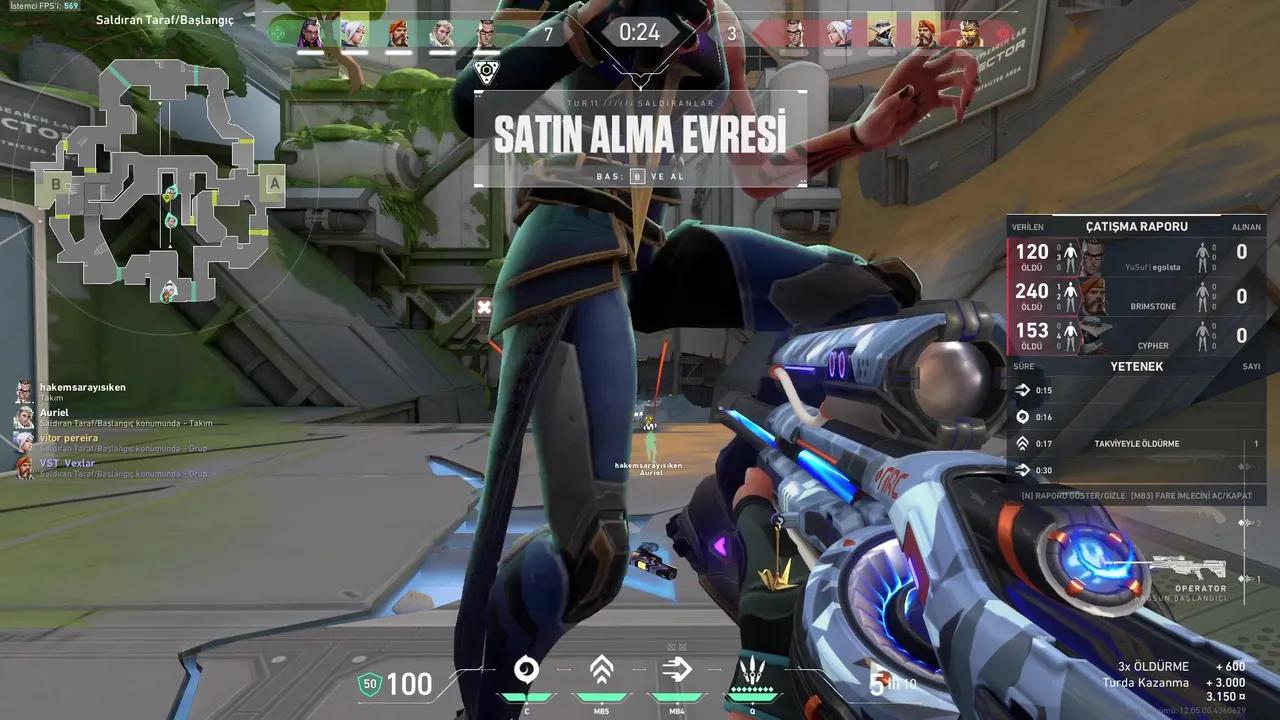
Task: Click the kill silhouette icon next to 120 ÖLDÜ
Action: coord(1070,255)
